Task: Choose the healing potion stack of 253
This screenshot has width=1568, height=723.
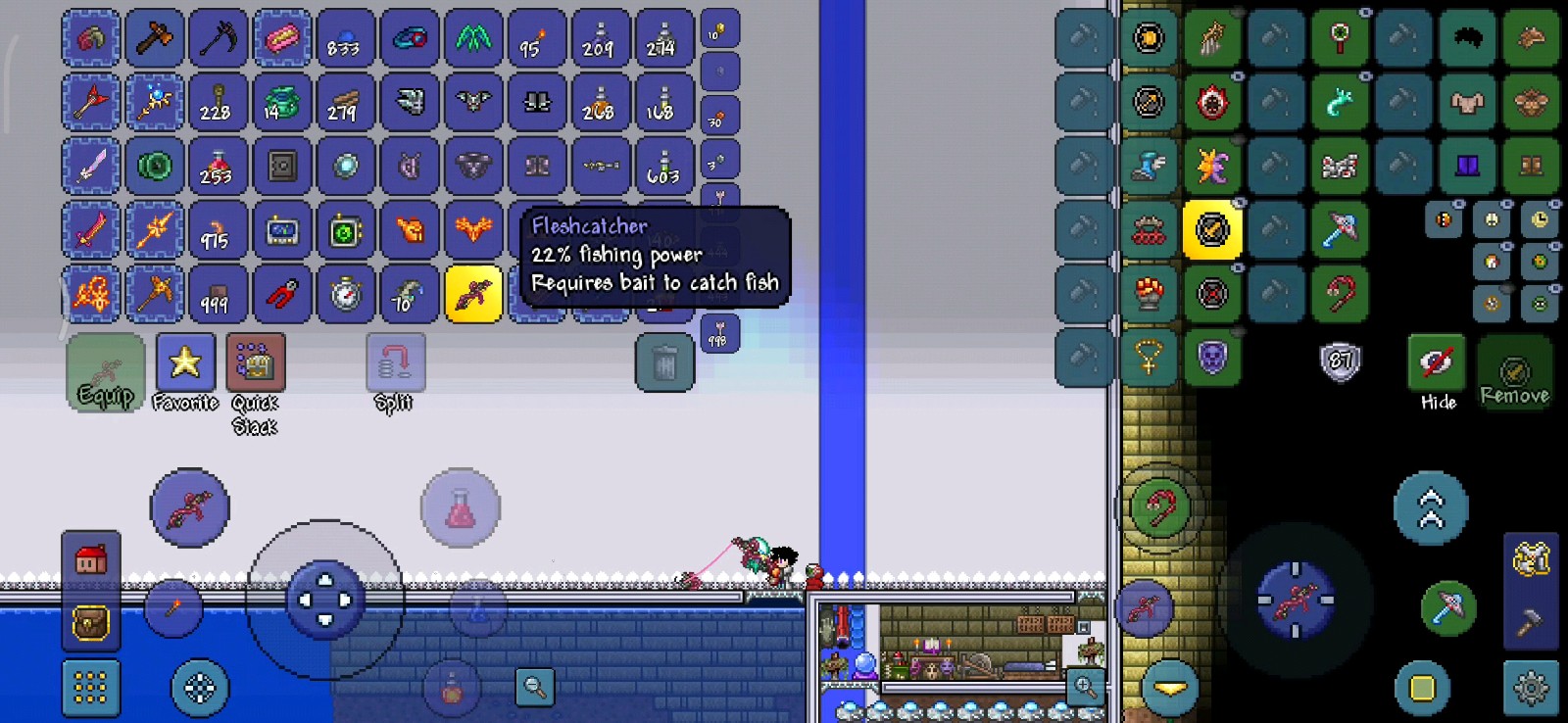Action: pos(219,167)
